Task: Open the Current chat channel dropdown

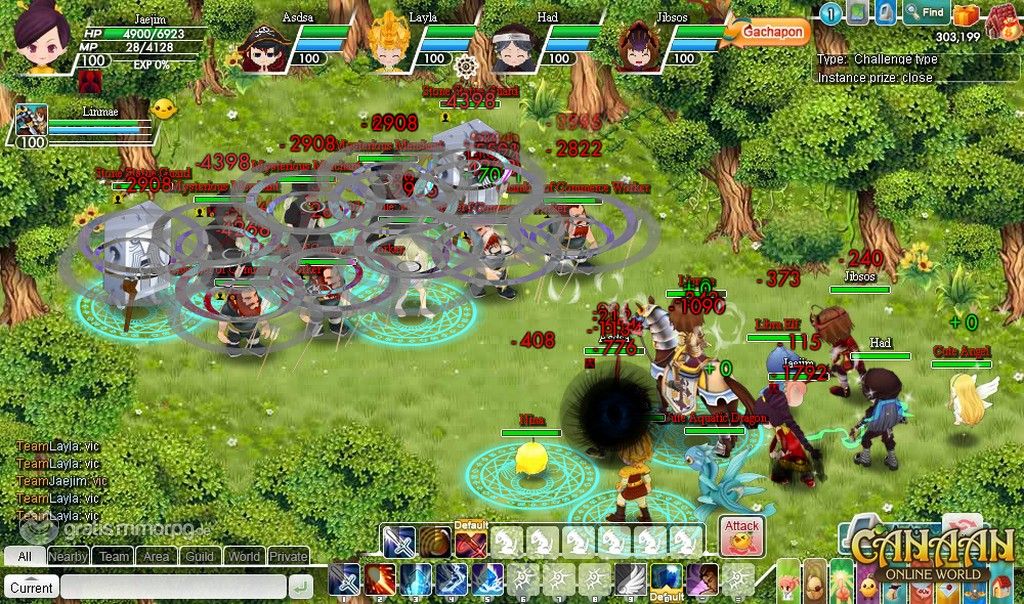Action: point(31,587)
